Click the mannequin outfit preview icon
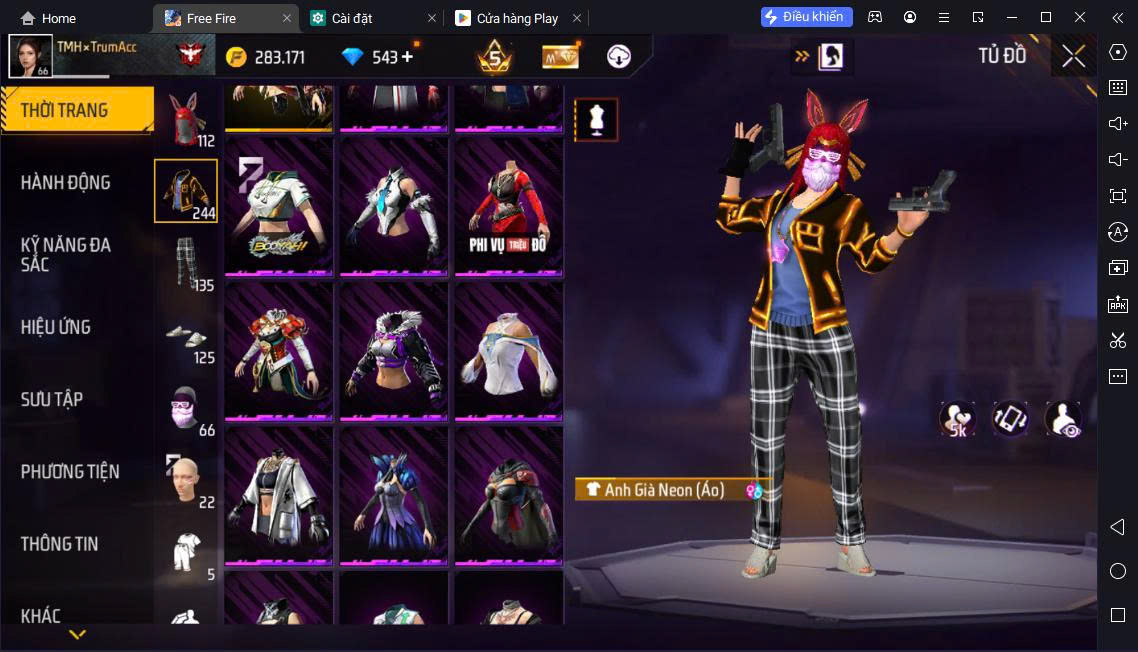 (596, 120)
